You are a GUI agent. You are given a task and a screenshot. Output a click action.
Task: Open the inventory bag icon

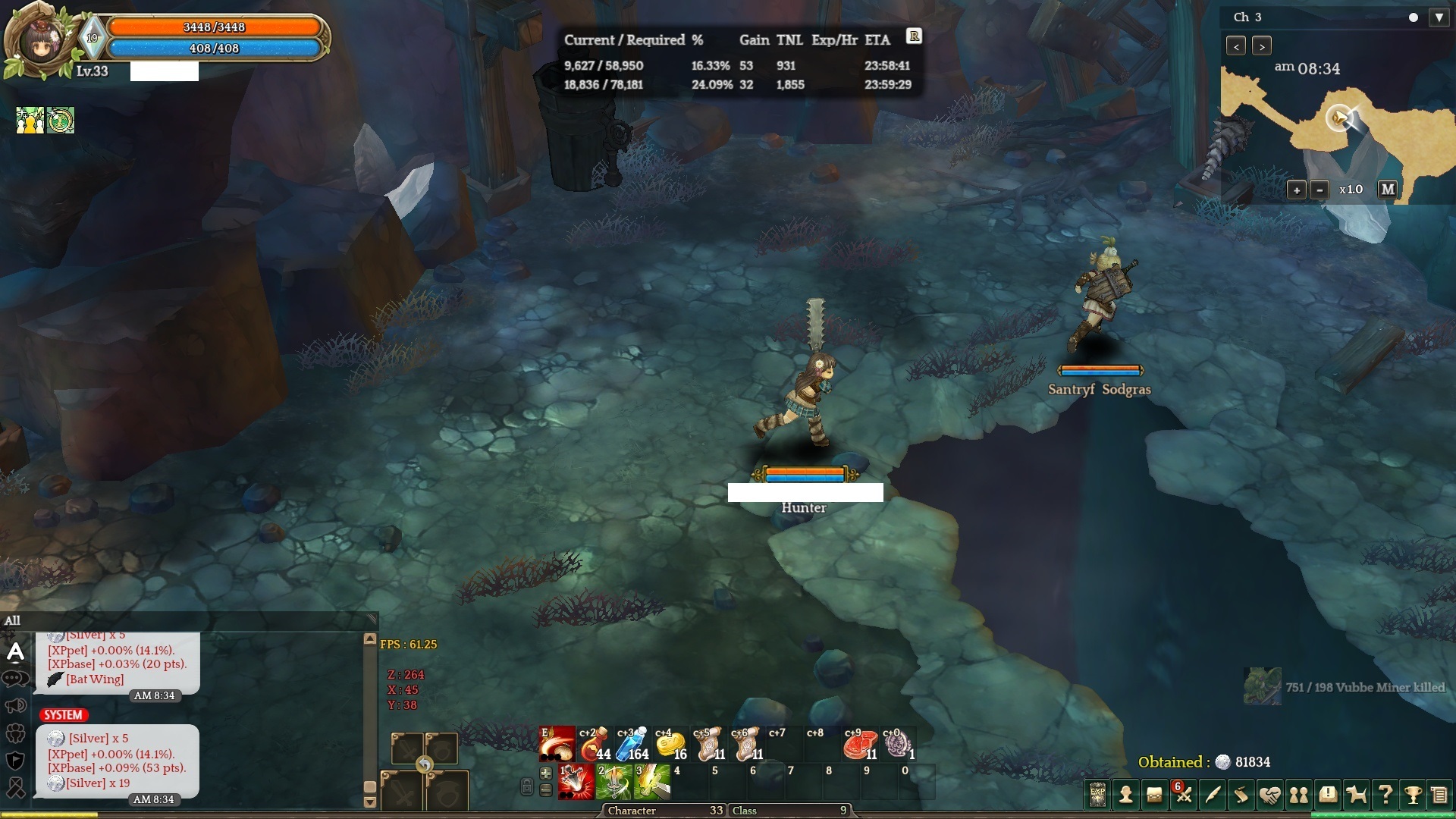(x=1154, y=795)
